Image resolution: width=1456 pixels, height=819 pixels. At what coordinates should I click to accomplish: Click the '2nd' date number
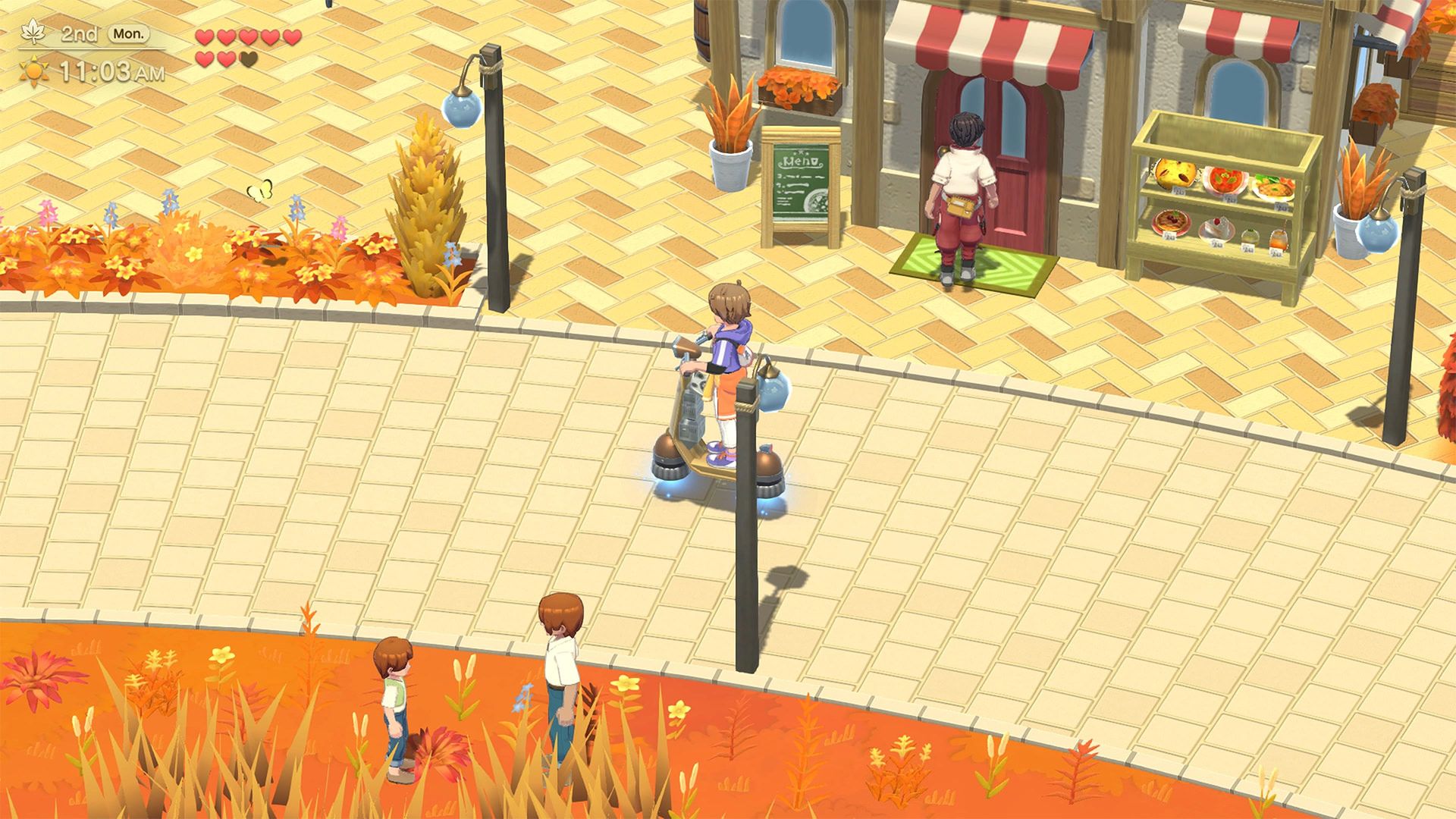point(79,35)
